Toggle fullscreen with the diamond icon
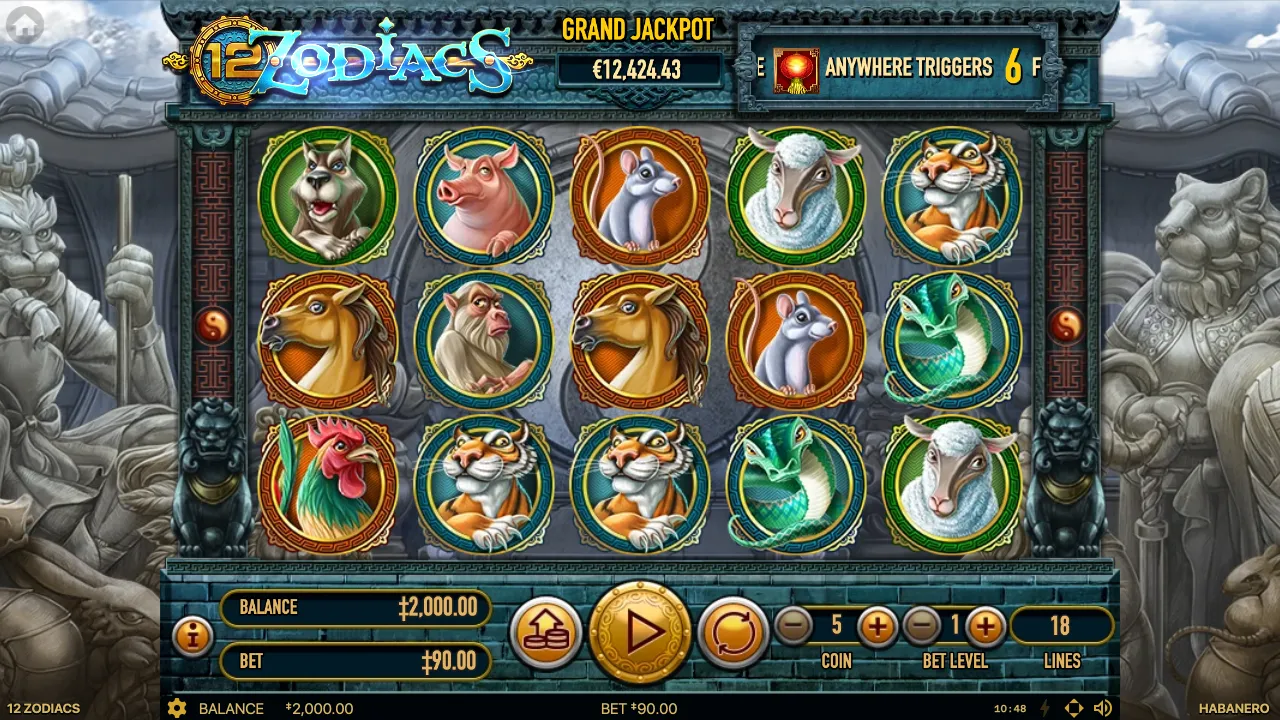This screenshot has height=720, width=1280. coord(1074,707)
